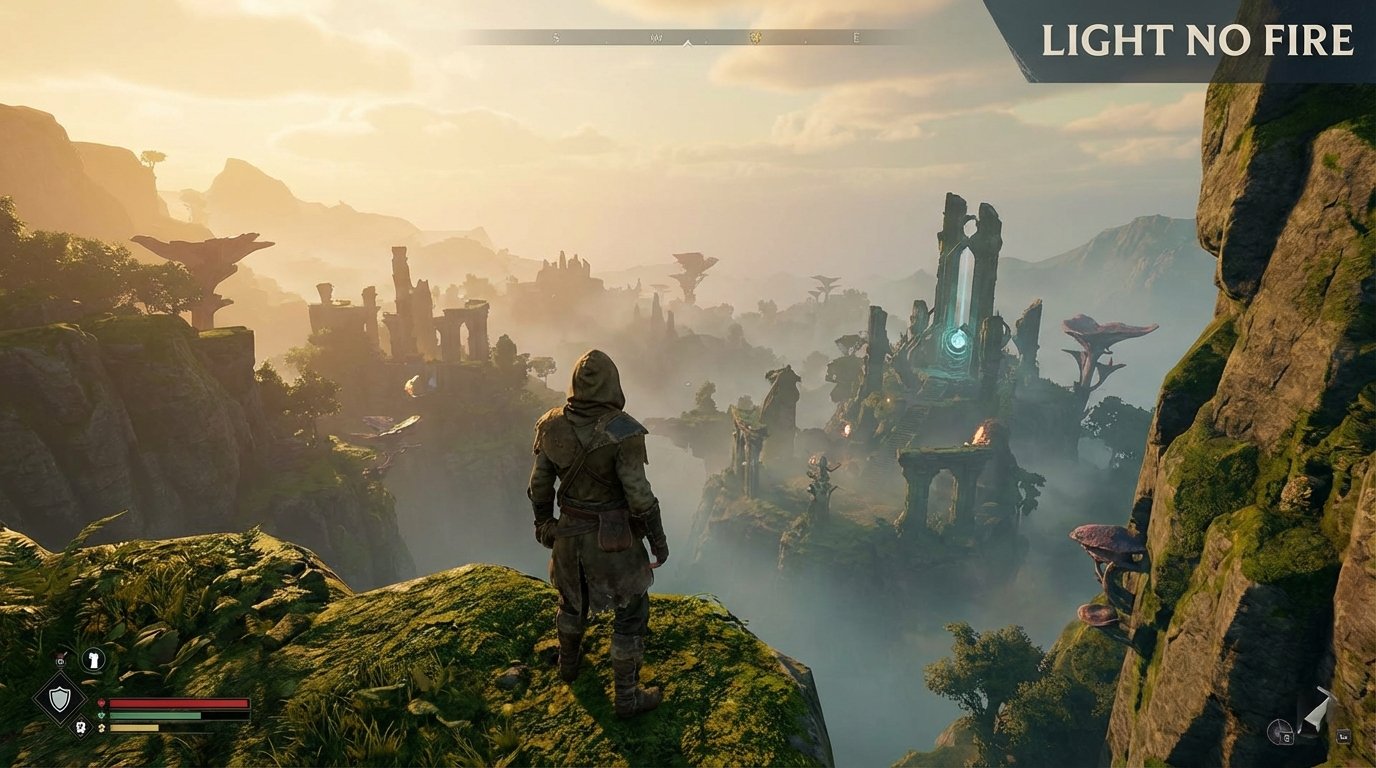
Task: Click the paw icon beside the yellow bar
Action: (x=102, y=728)
